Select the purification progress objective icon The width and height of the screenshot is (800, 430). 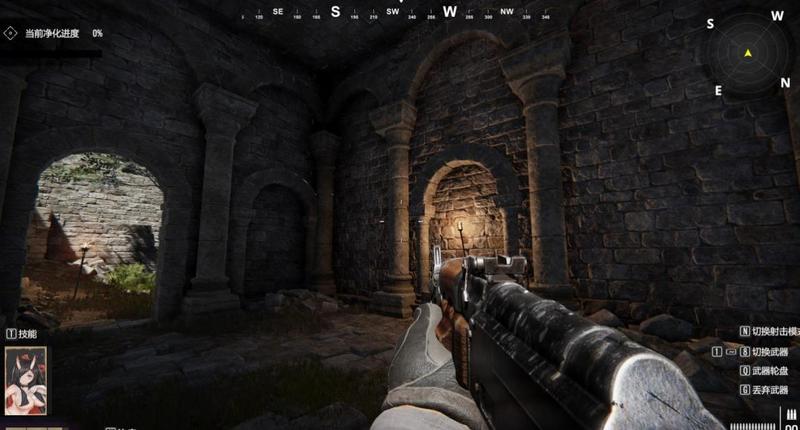point(10,33)
